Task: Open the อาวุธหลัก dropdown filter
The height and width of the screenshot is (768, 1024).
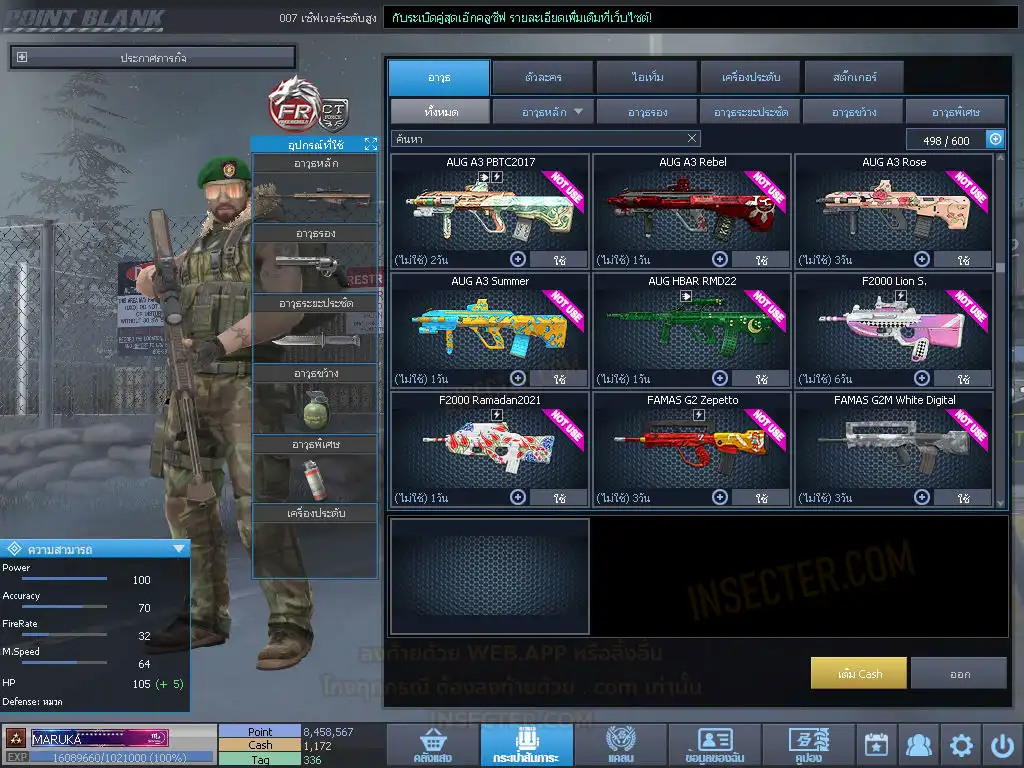Action: pos(544,111)
